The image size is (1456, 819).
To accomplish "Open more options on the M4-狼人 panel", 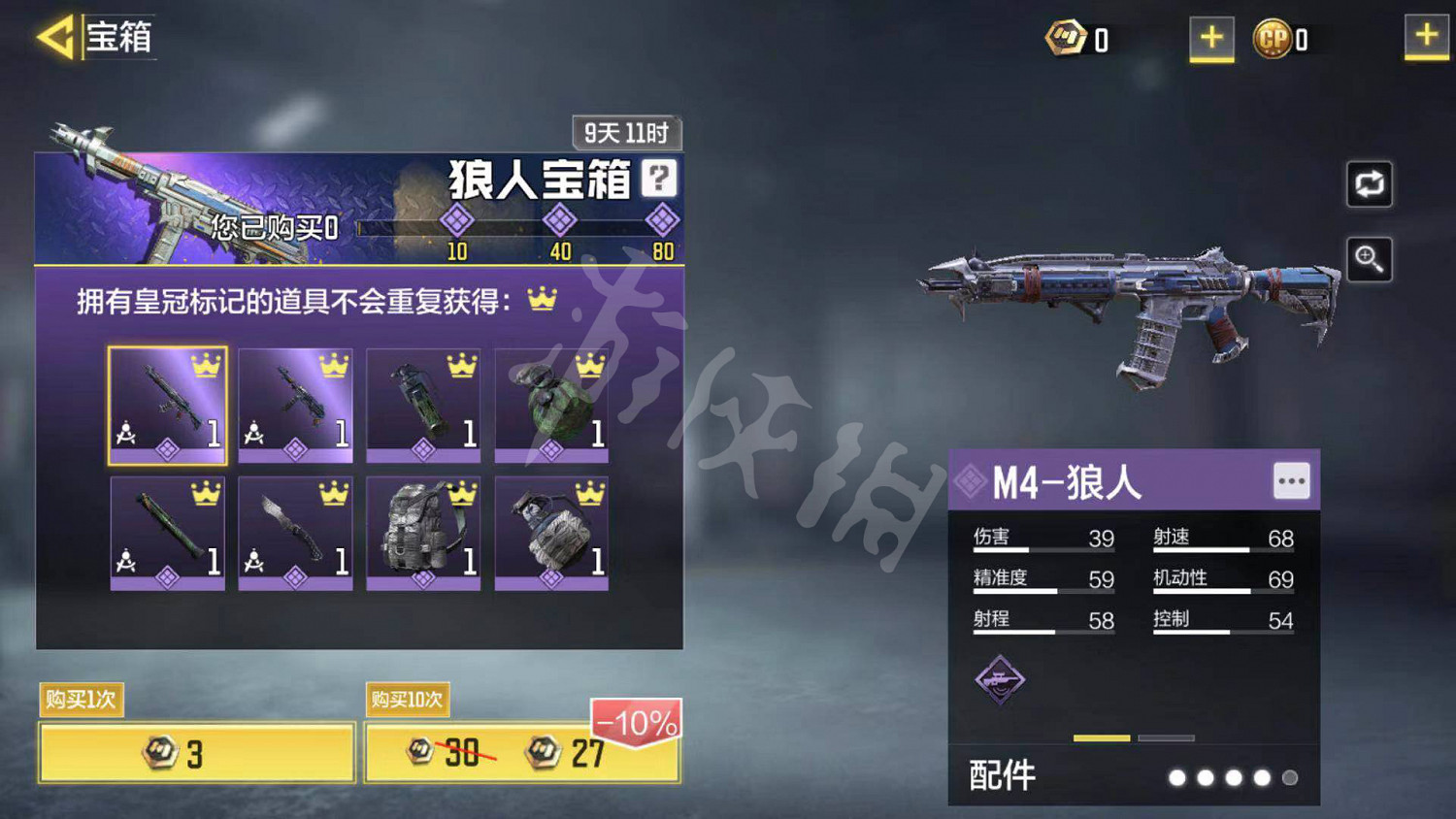I will [1291, 480].
